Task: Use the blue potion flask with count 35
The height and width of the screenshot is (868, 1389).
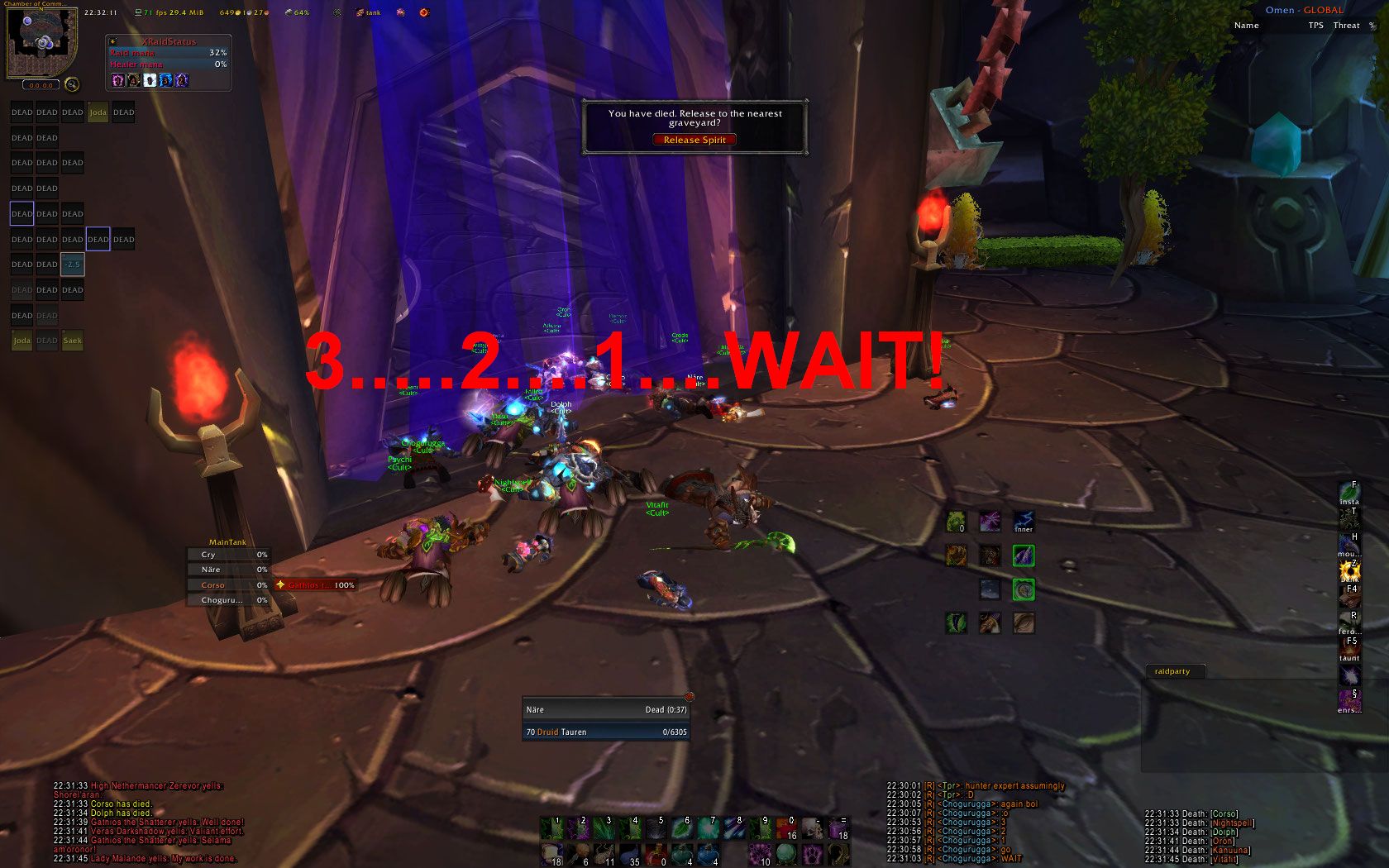Action: coord(629,853)
